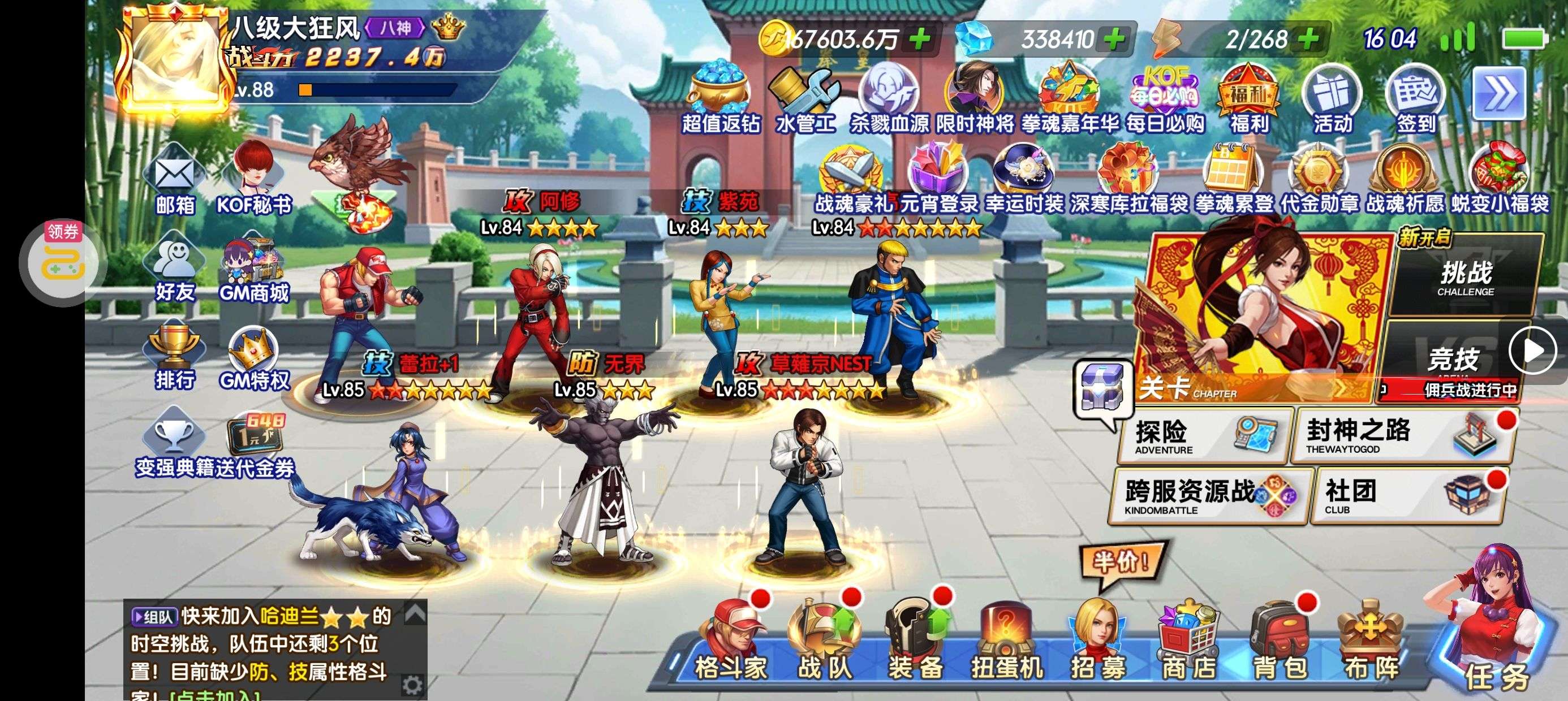Open the 福利 welfare rewards

point(1248,101)
